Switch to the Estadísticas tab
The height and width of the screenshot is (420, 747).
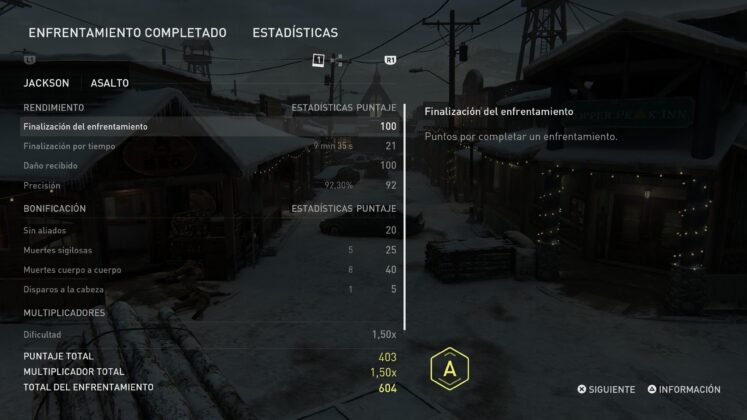[295, 33]
